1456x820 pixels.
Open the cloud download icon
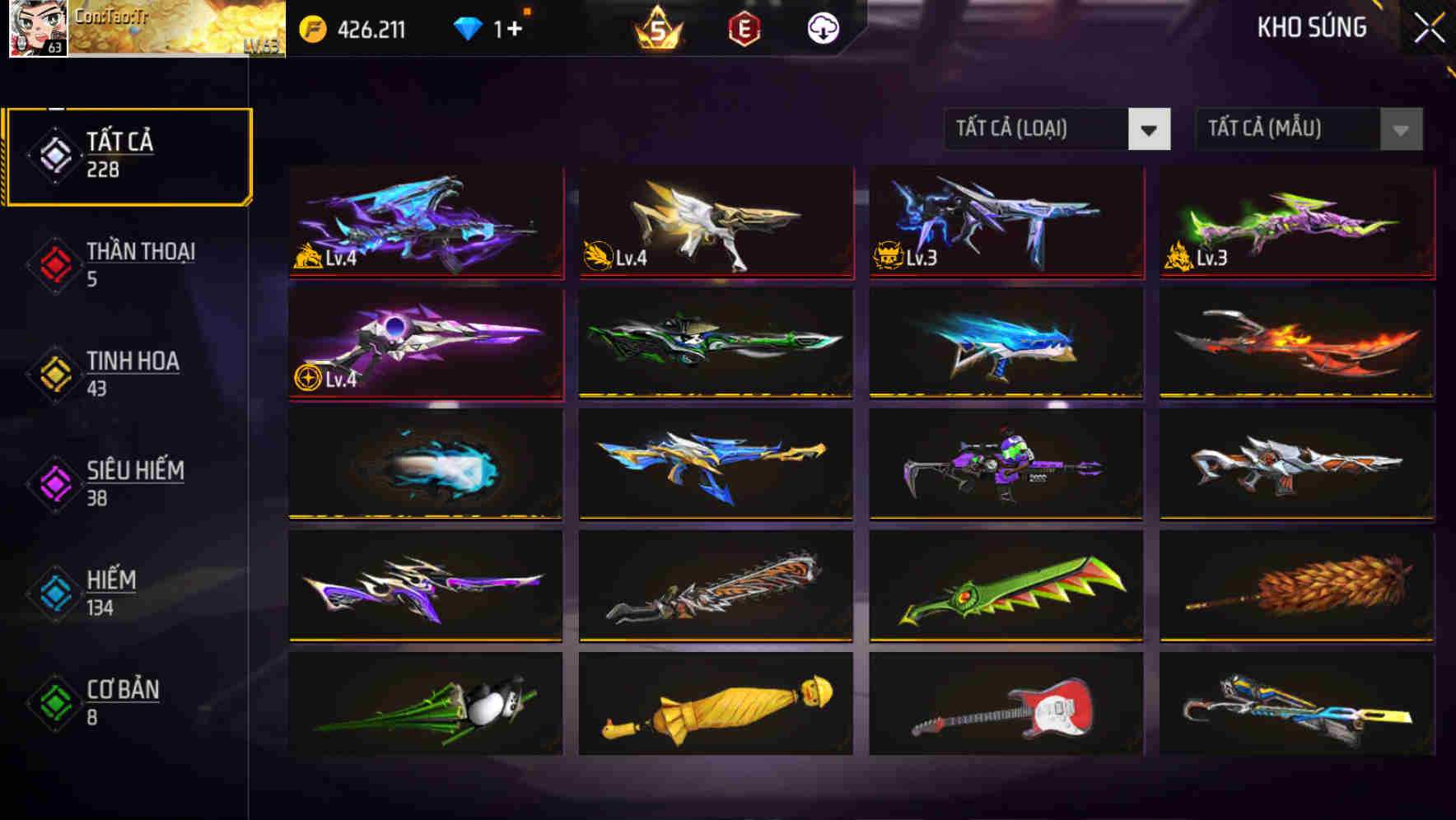coord(824,27)
